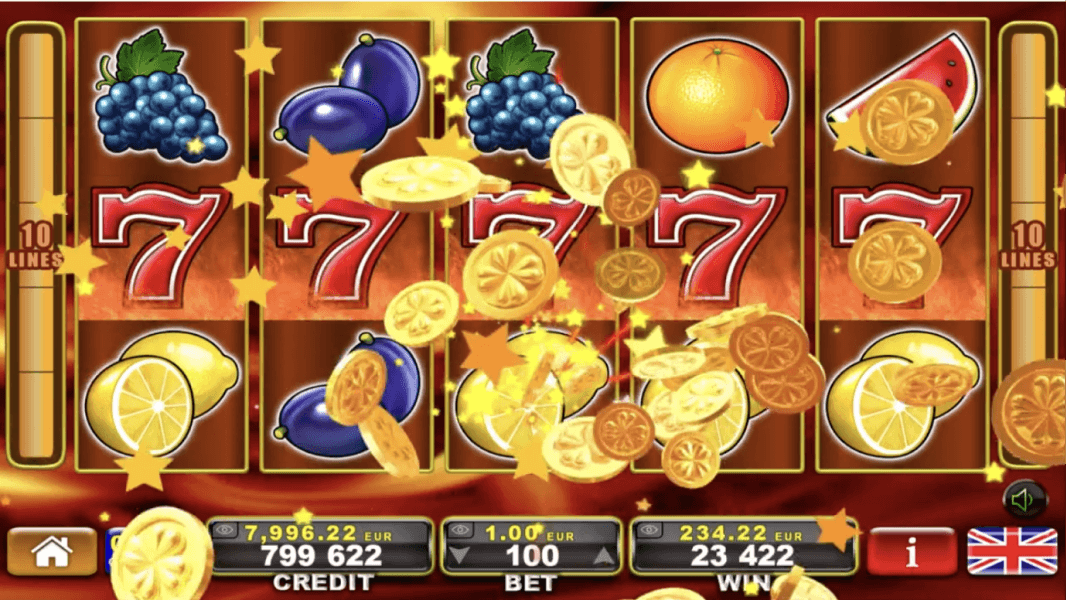Select the right 10 Lines indicator
The image size is (1066, 600).
[1029, 247]
